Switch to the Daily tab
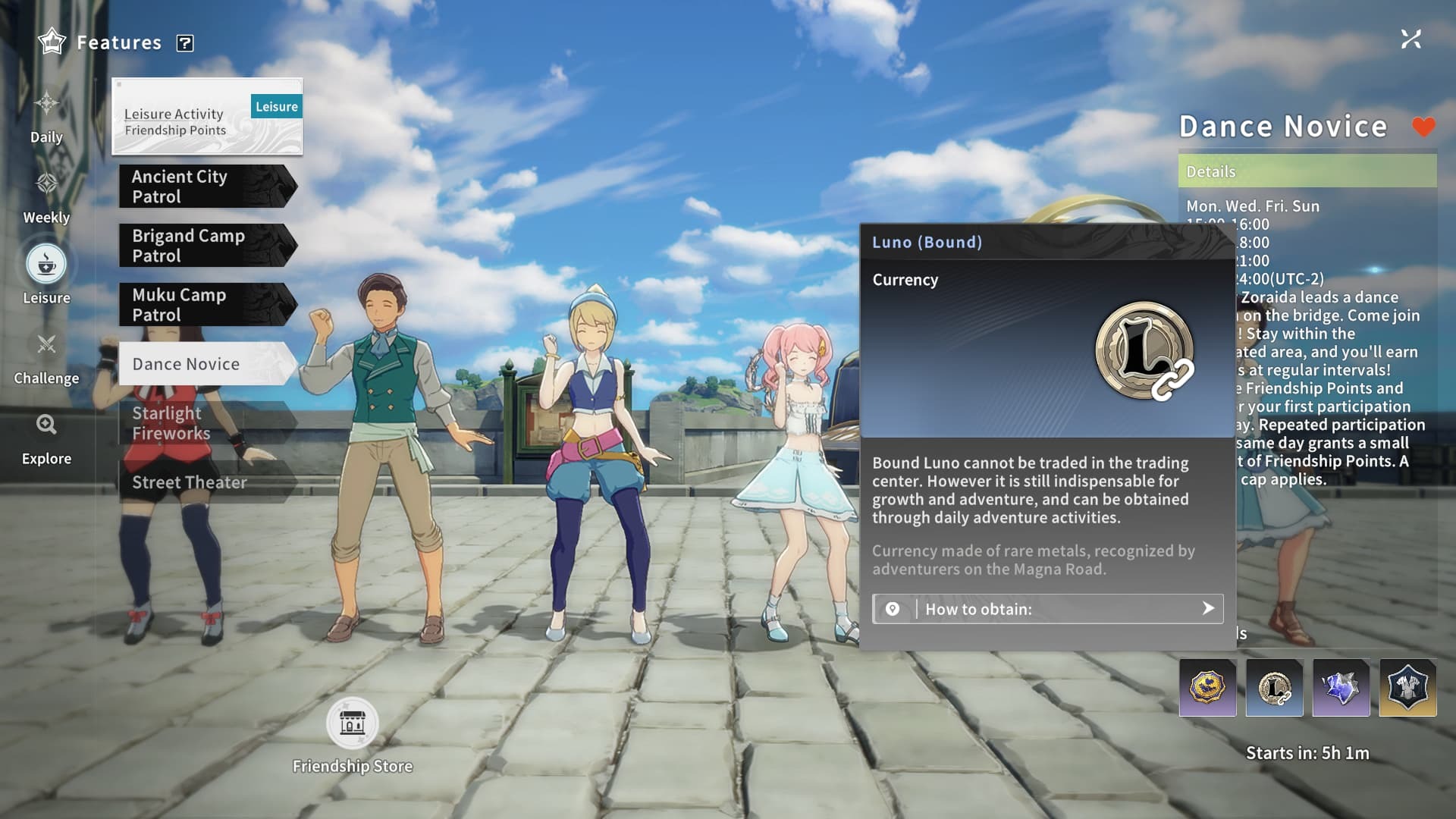 click(x=46, y=116)
